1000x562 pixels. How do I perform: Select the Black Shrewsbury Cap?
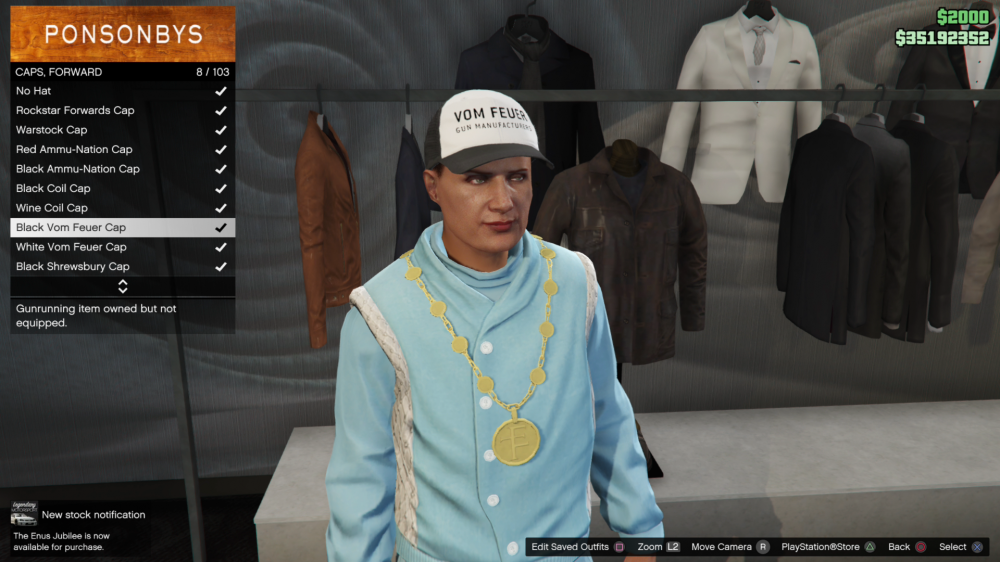point(122,267)
